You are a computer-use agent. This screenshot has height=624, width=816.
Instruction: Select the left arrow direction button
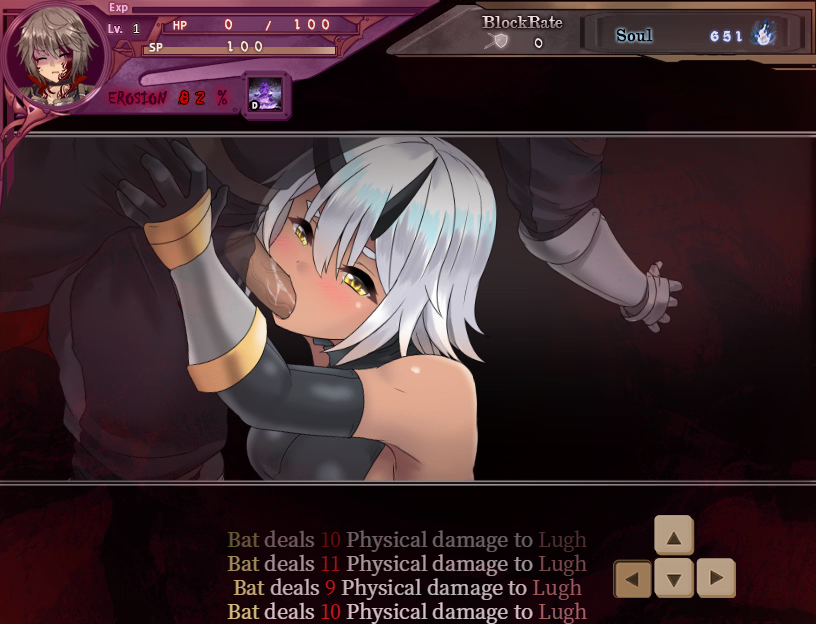point(632,578)
